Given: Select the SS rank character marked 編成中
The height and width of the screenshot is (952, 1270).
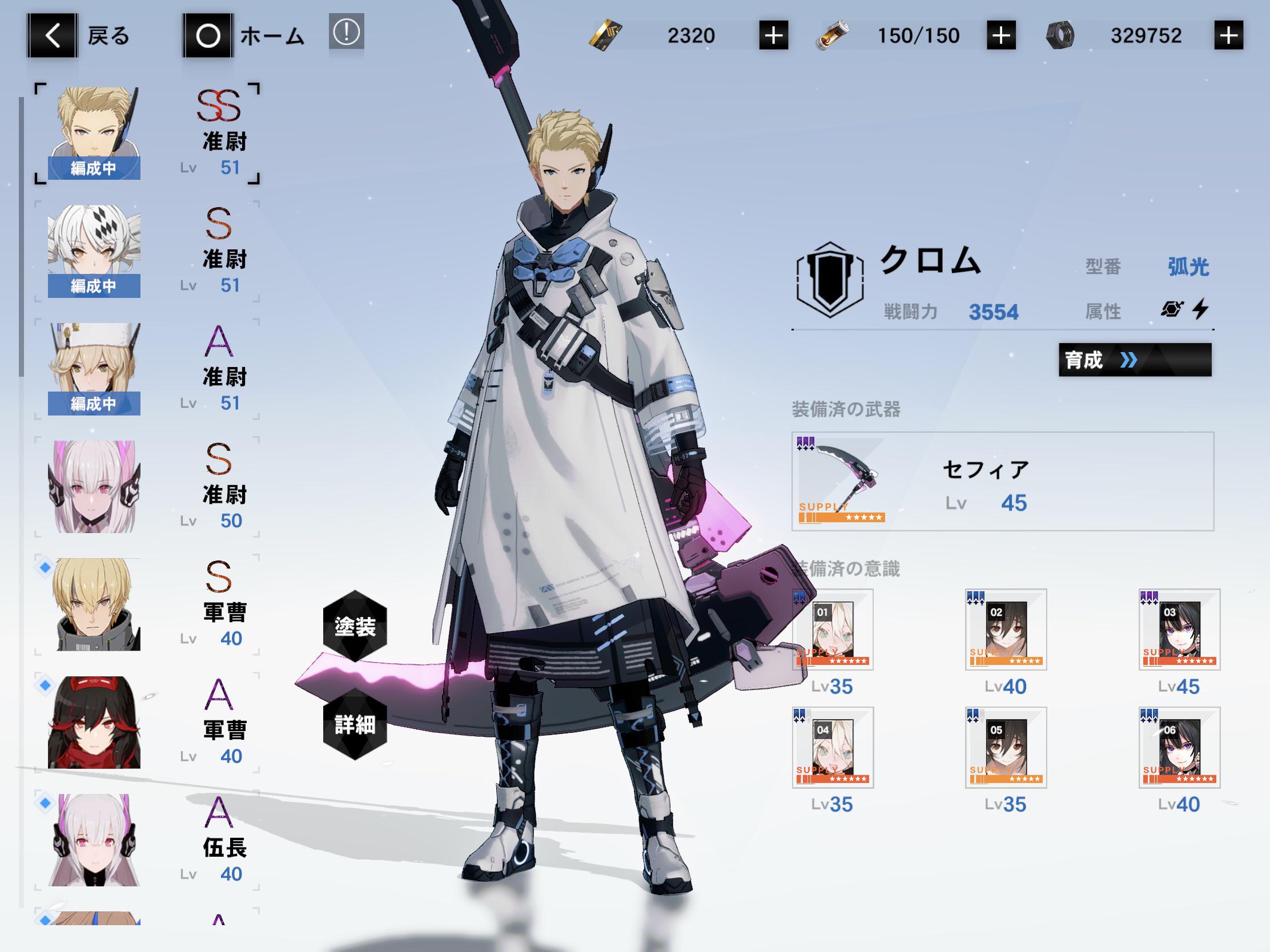Looking at the screenshot, I should [94, 132].
